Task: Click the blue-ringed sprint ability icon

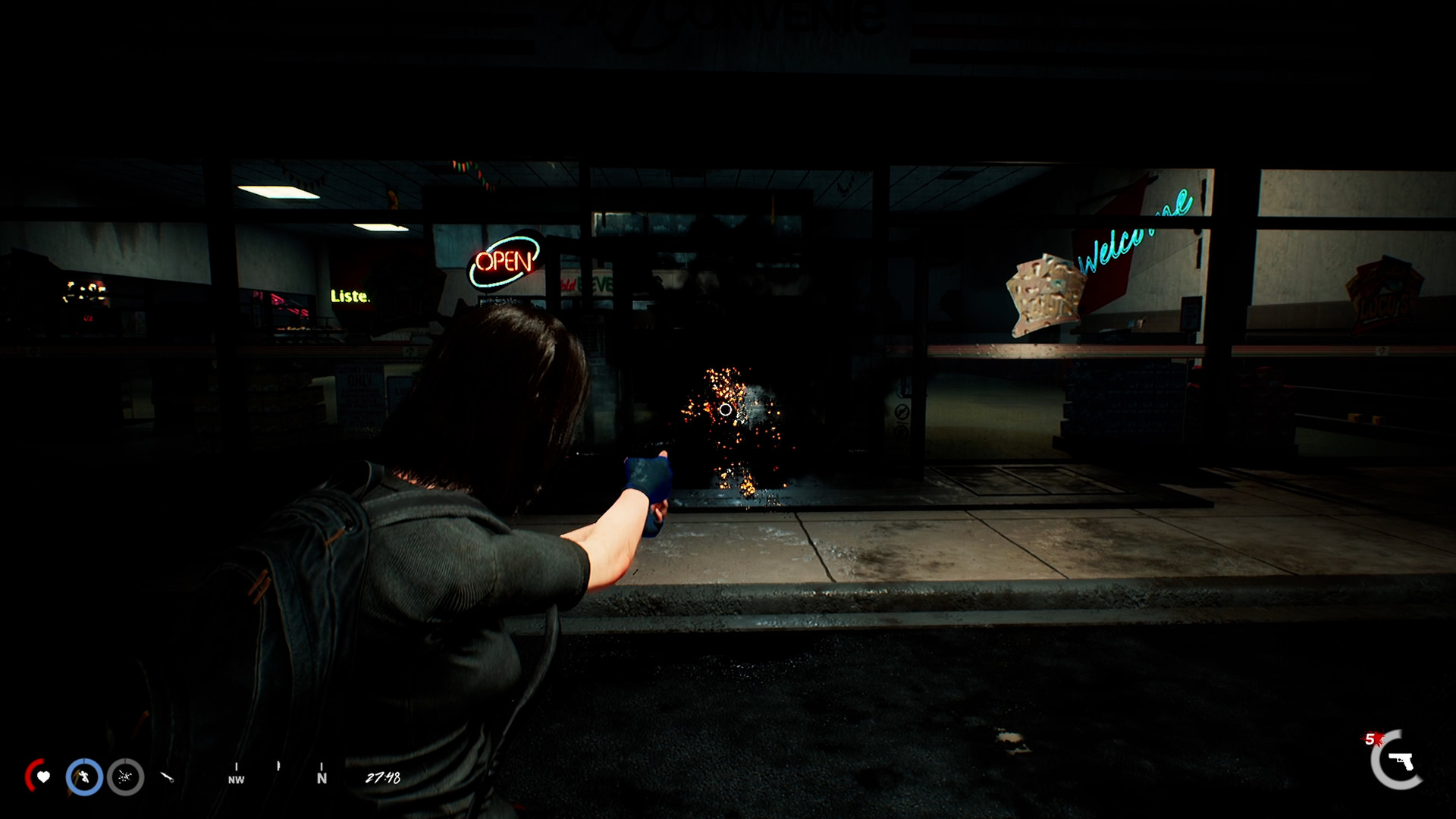Action: point(84,777)
